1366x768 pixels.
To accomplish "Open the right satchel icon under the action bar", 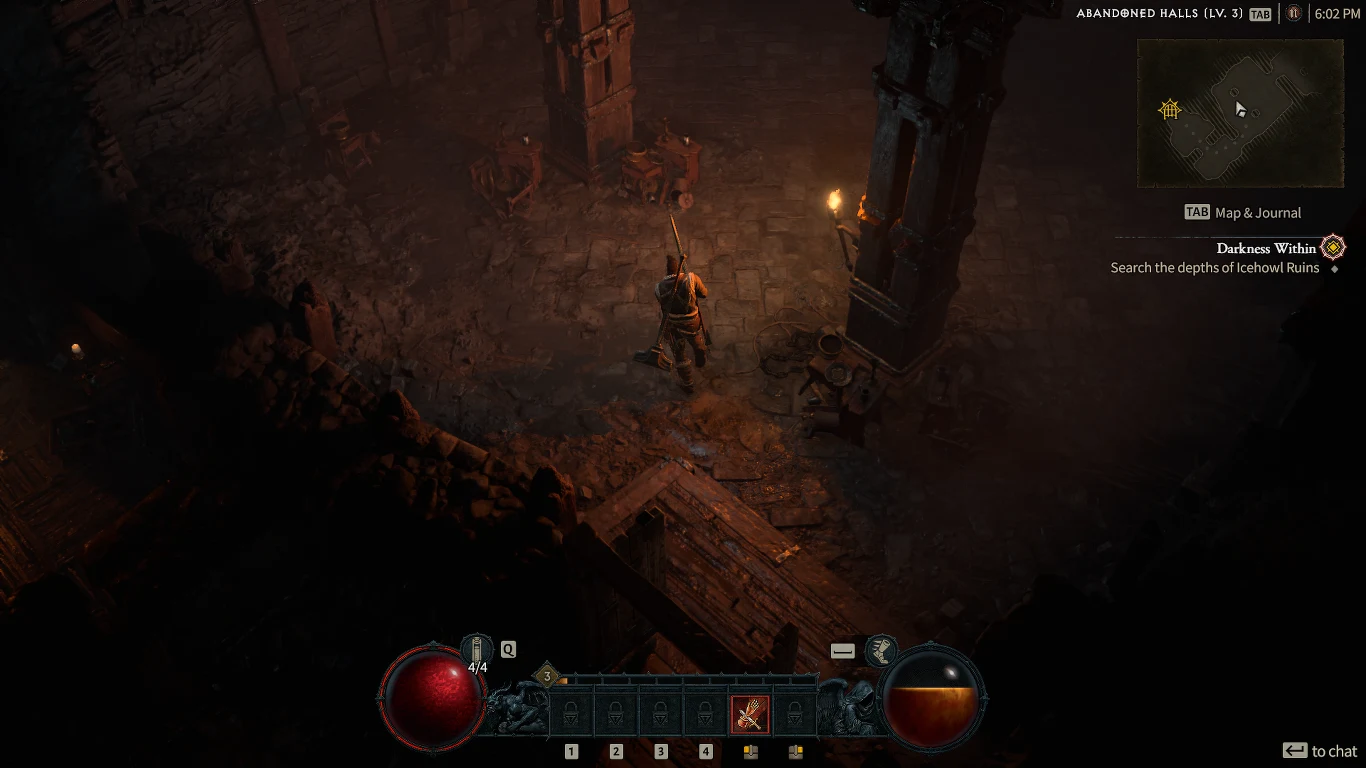I will coord(795,751).
